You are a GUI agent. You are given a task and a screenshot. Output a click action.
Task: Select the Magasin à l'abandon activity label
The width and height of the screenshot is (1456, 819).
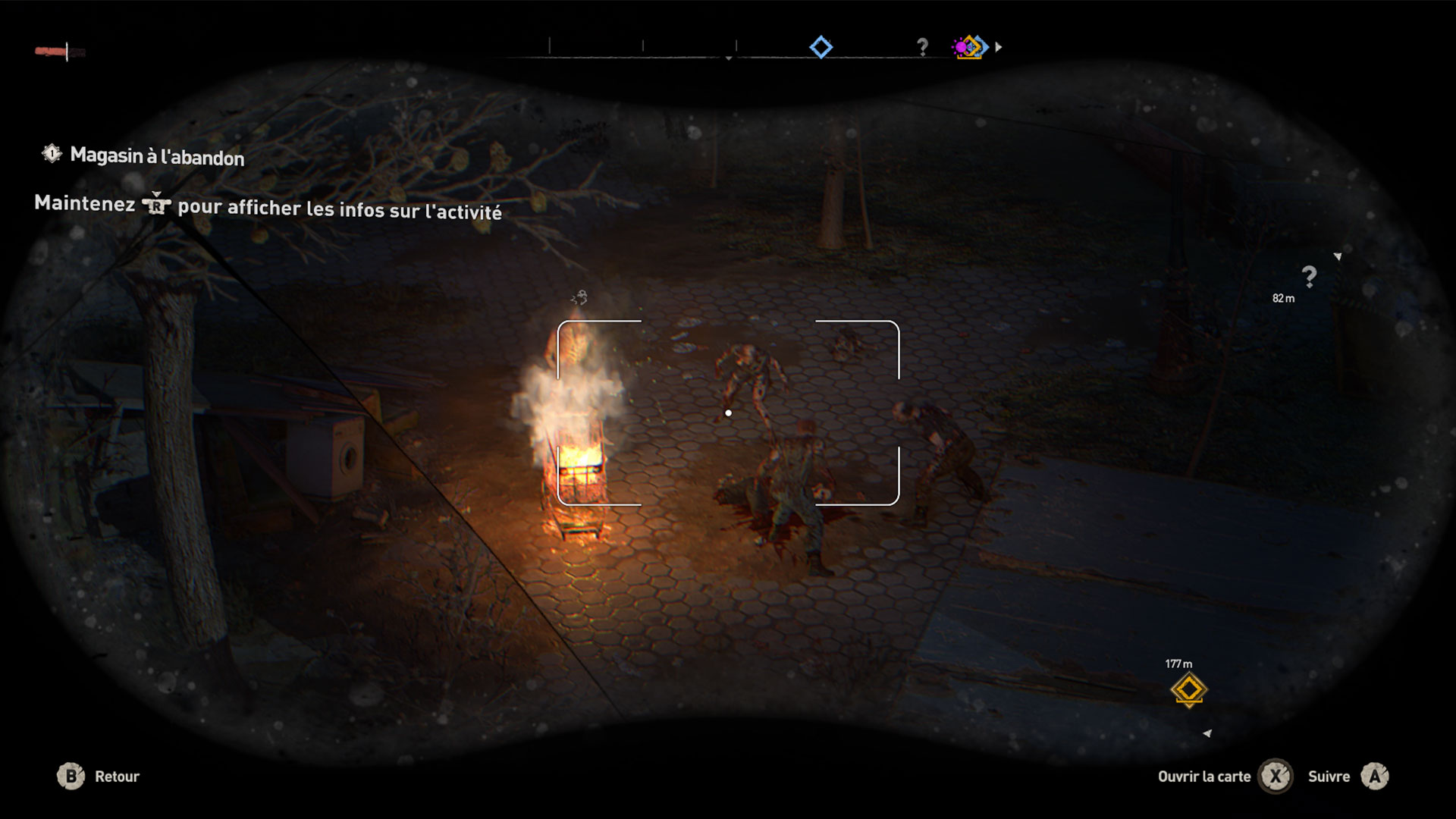click(156, 156)
